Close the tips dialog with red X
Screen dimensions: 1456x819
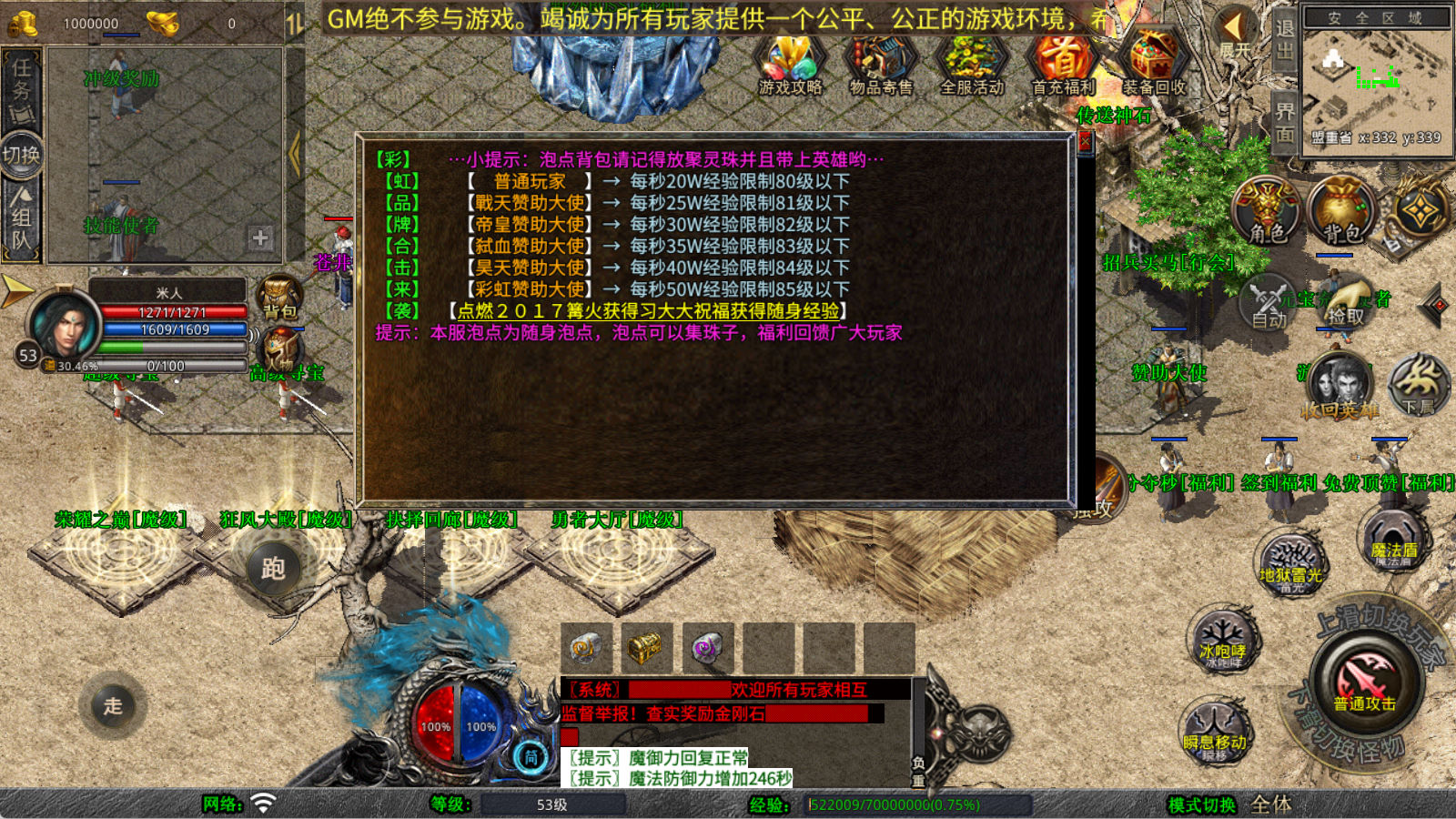pyautogui.click(x=1084, y=142)
